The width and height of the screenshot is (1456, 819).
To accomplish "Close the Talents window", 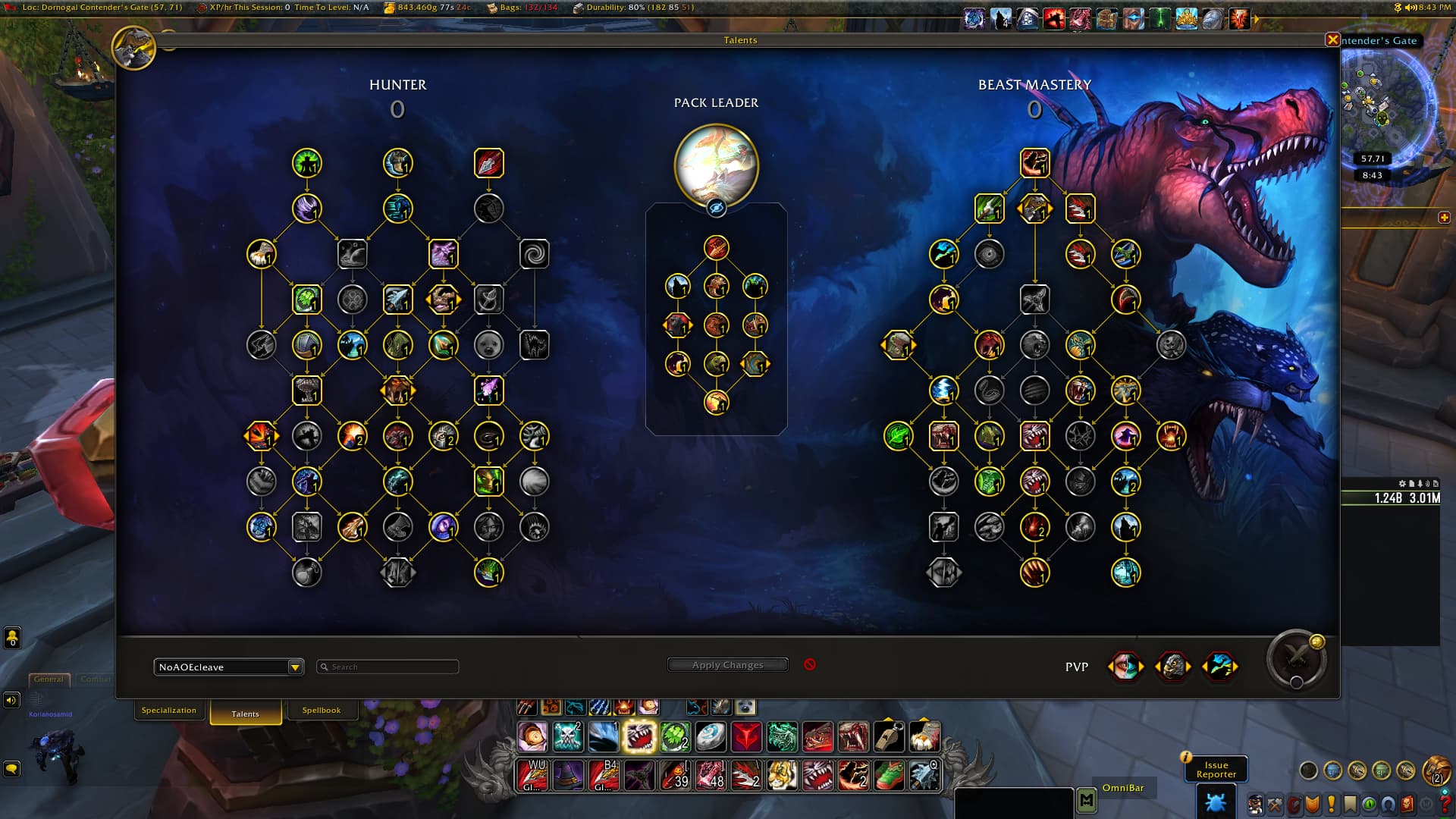I will [x=1332, y=40].
